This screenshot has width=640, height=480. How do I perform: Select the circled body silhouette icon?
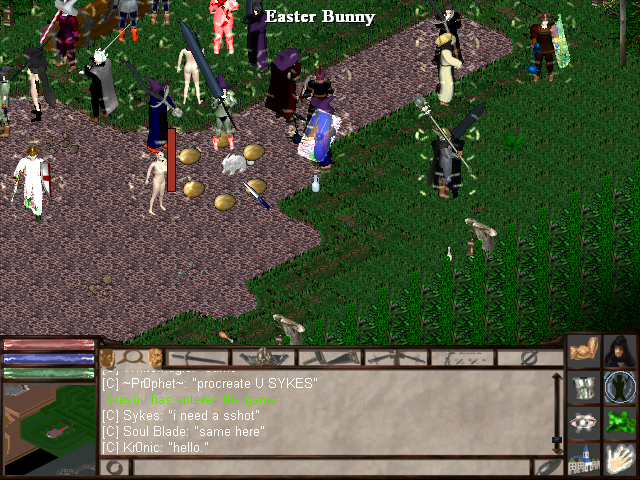pos(619,387)
